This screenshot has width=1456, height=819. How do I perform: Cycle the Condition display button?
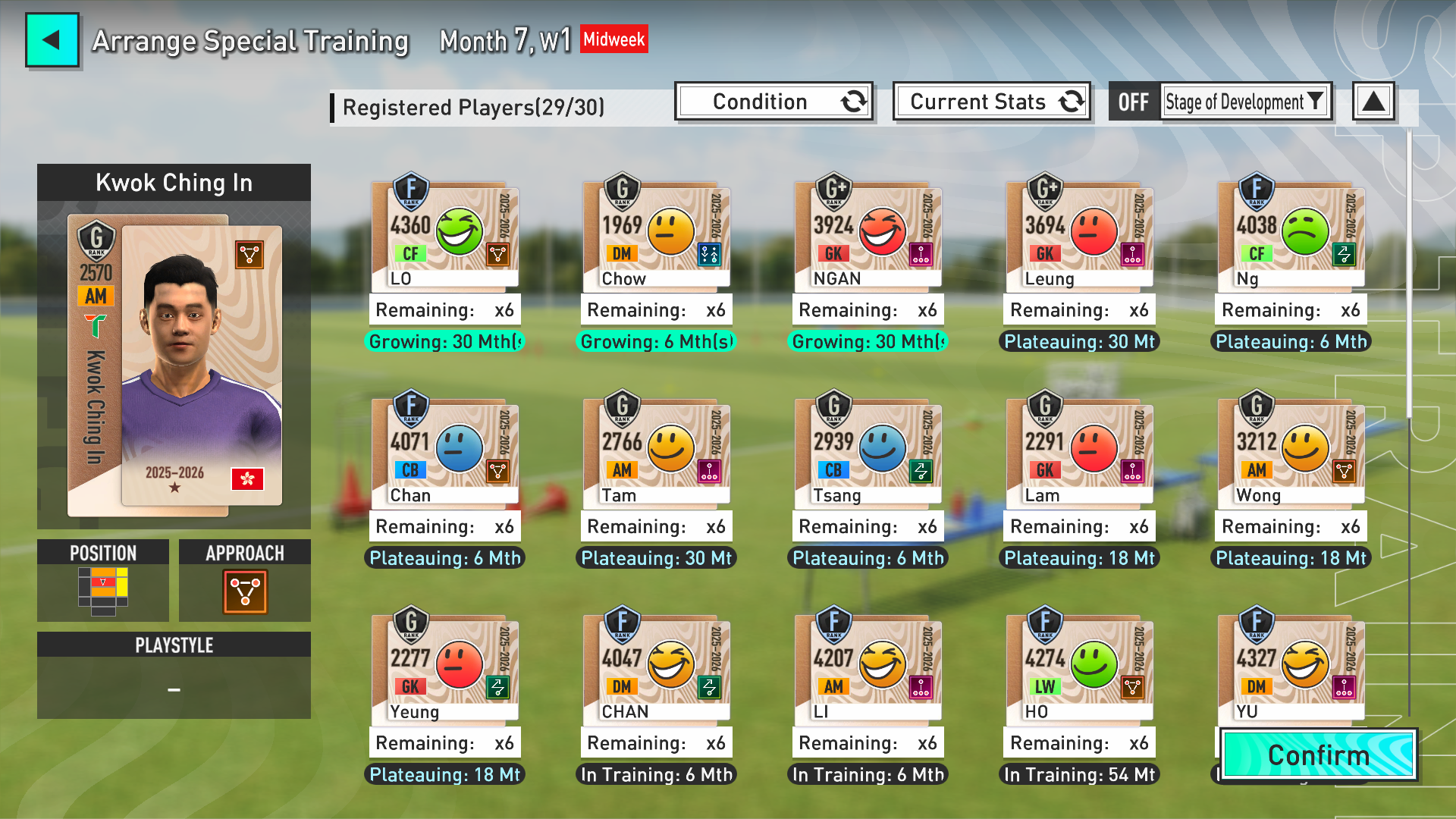(x=773, y=102)
